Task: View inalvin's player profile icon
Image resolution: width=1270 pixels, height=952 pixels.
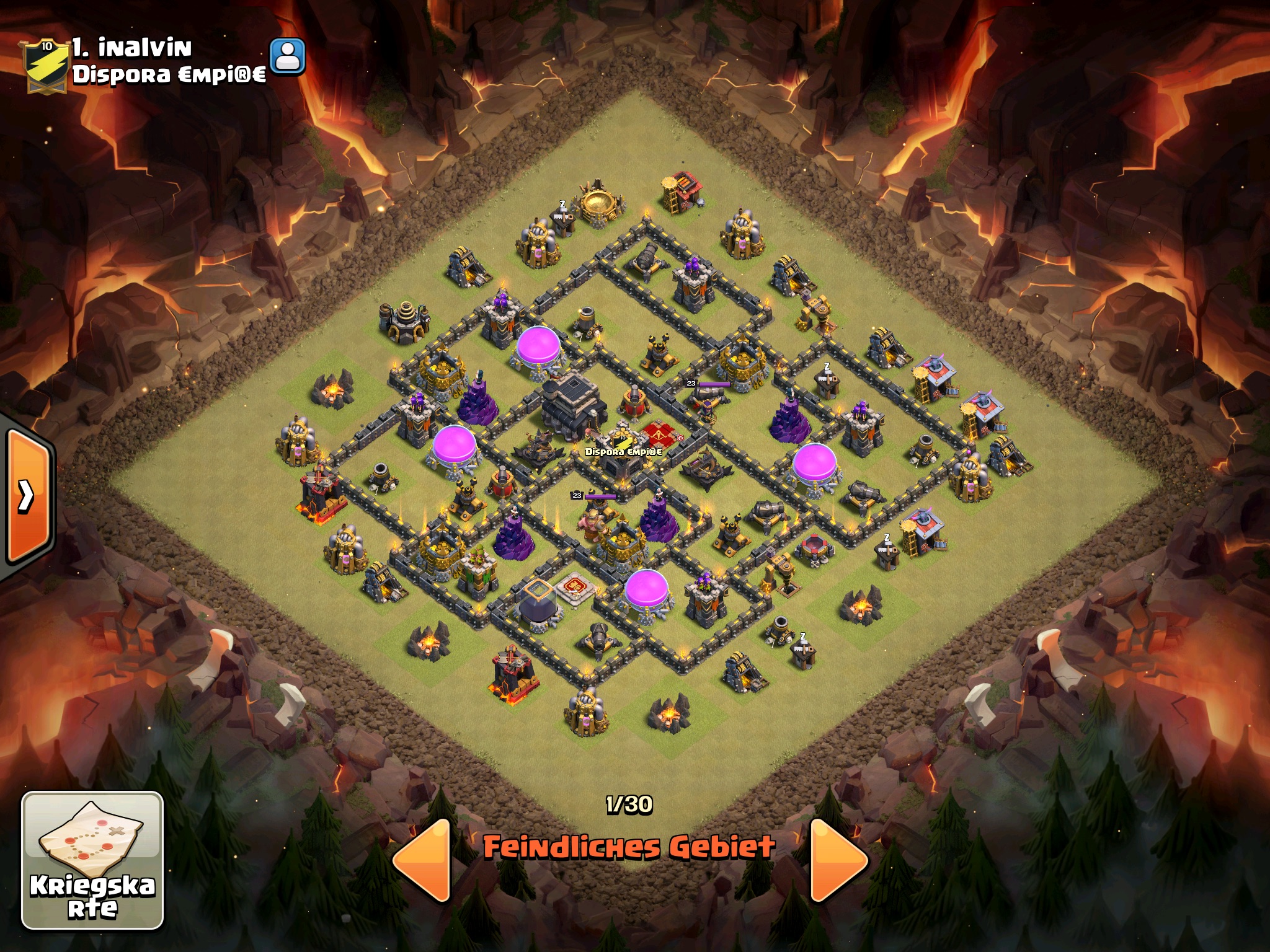Action: click(x=288, y=57)
